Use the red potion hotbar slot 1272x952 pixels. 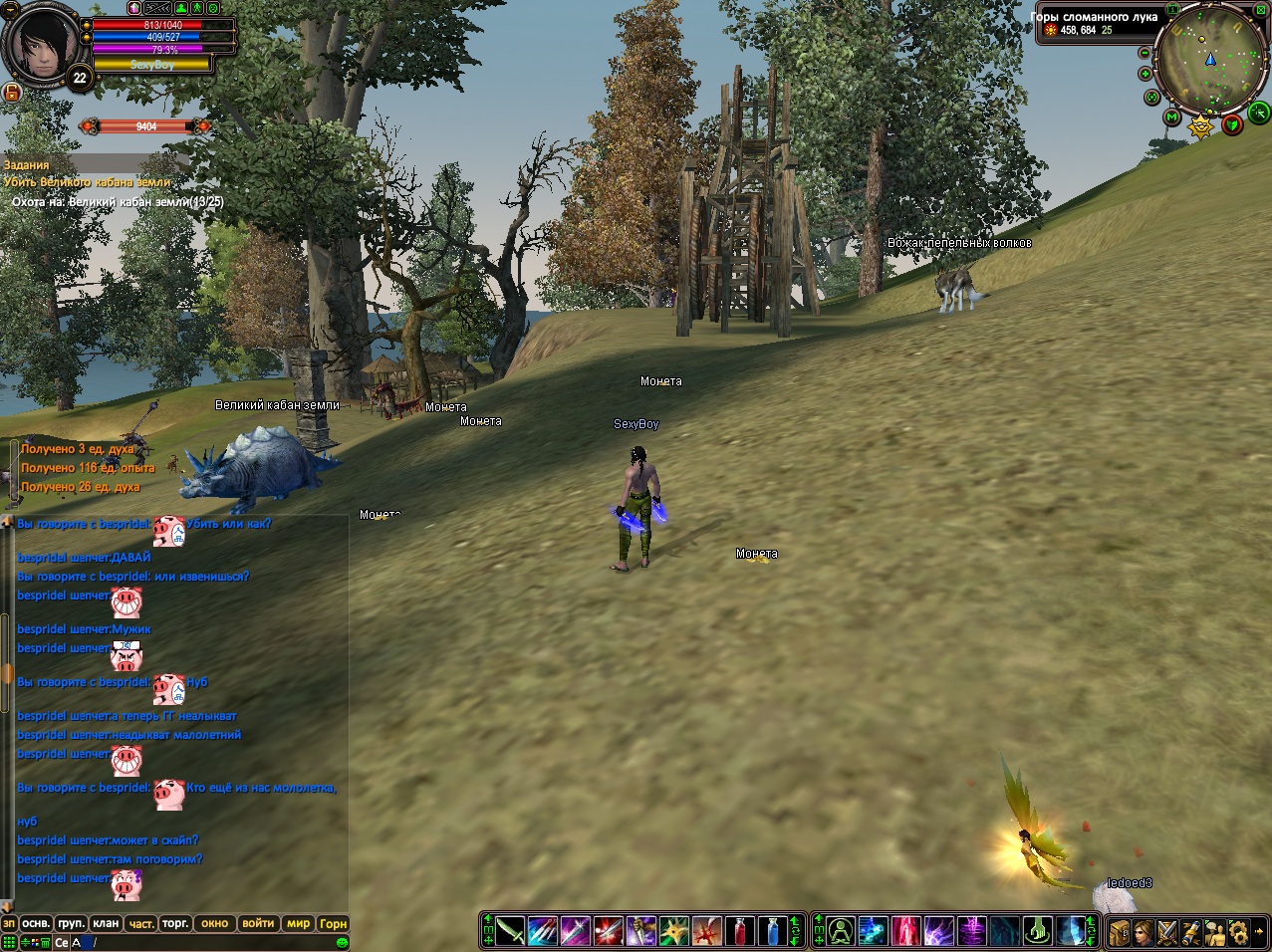pyautogui.click(x=738, y=931)
